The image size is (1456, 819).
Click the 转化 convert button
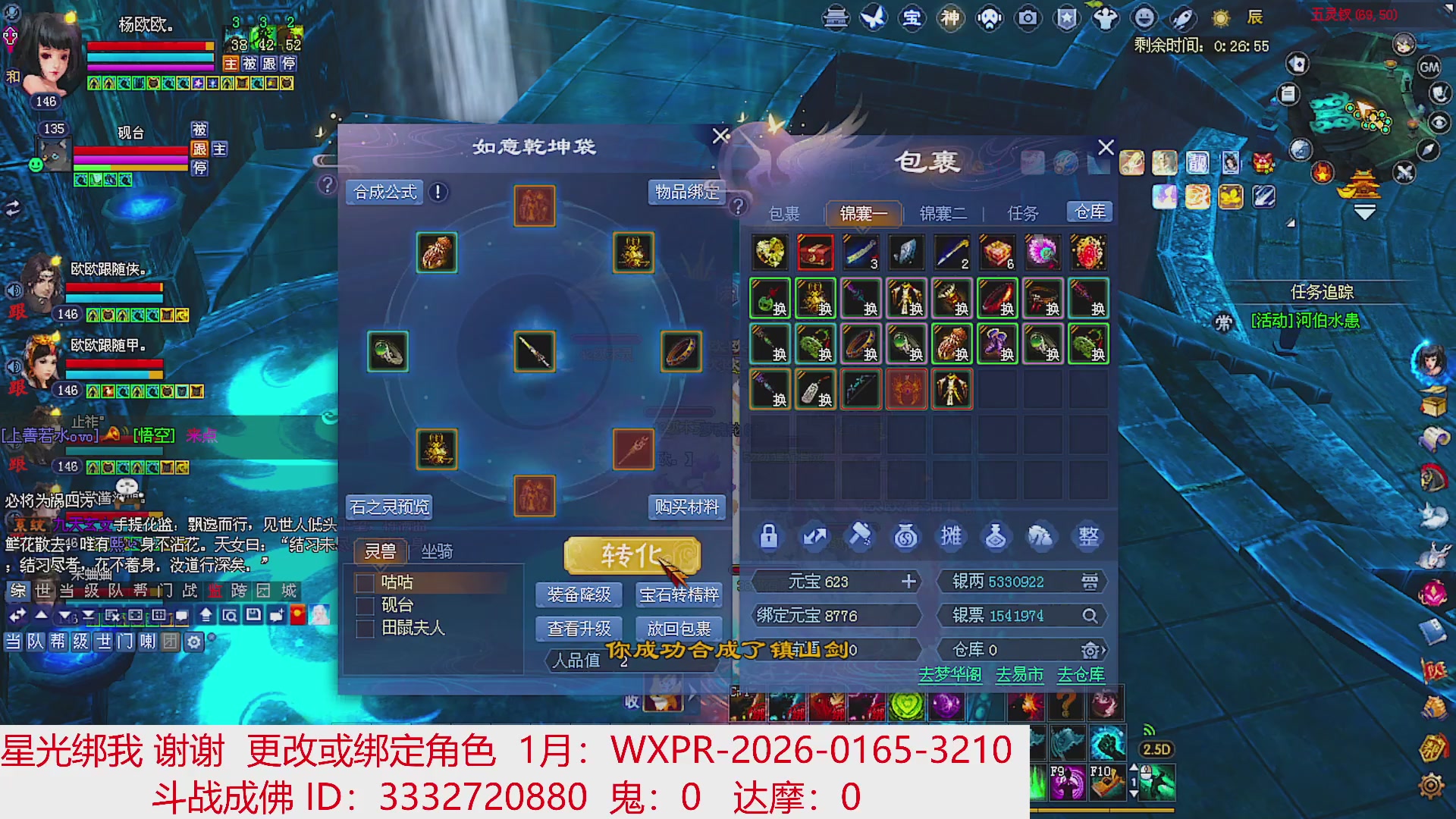coord(631,554)
